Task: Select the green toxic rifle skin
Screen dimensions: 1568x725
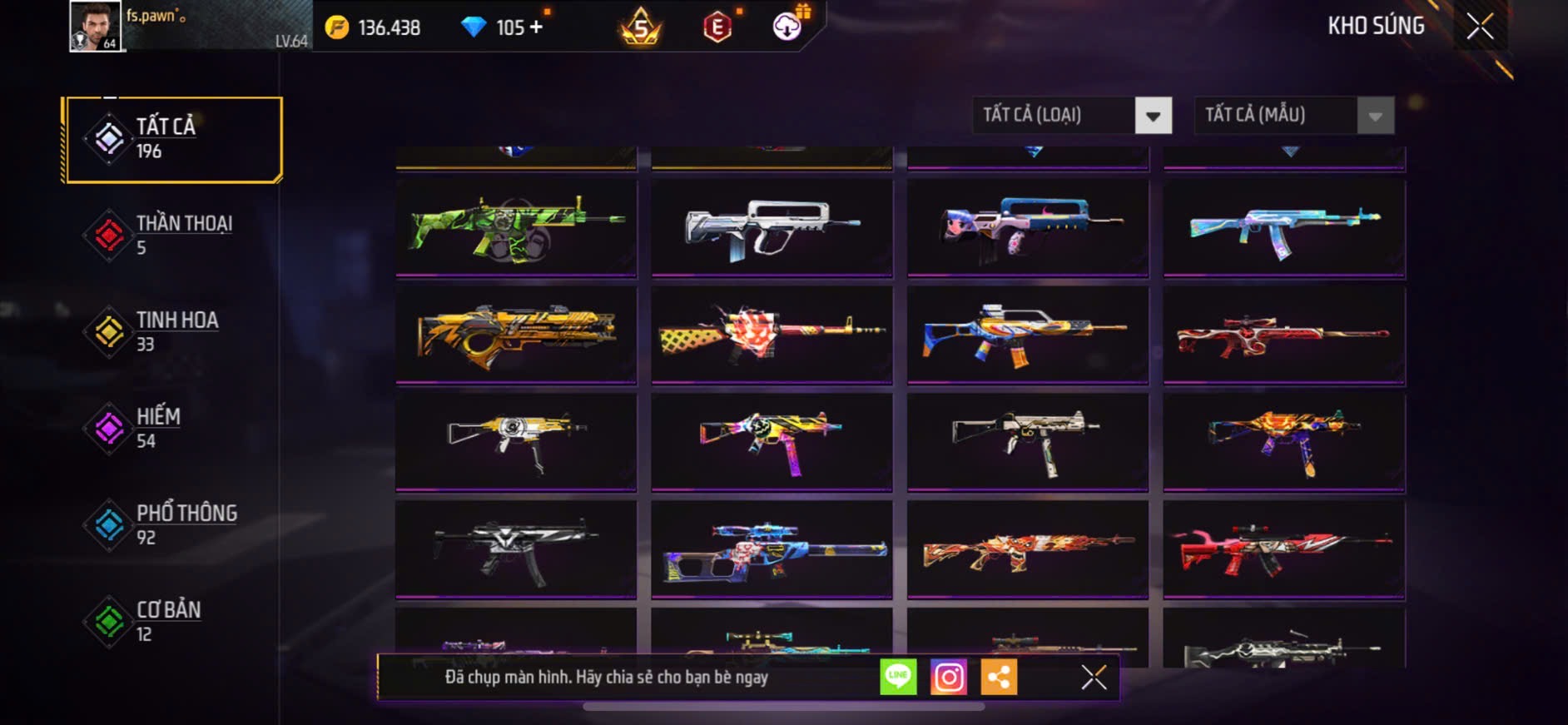Action: tap(516, 227)
